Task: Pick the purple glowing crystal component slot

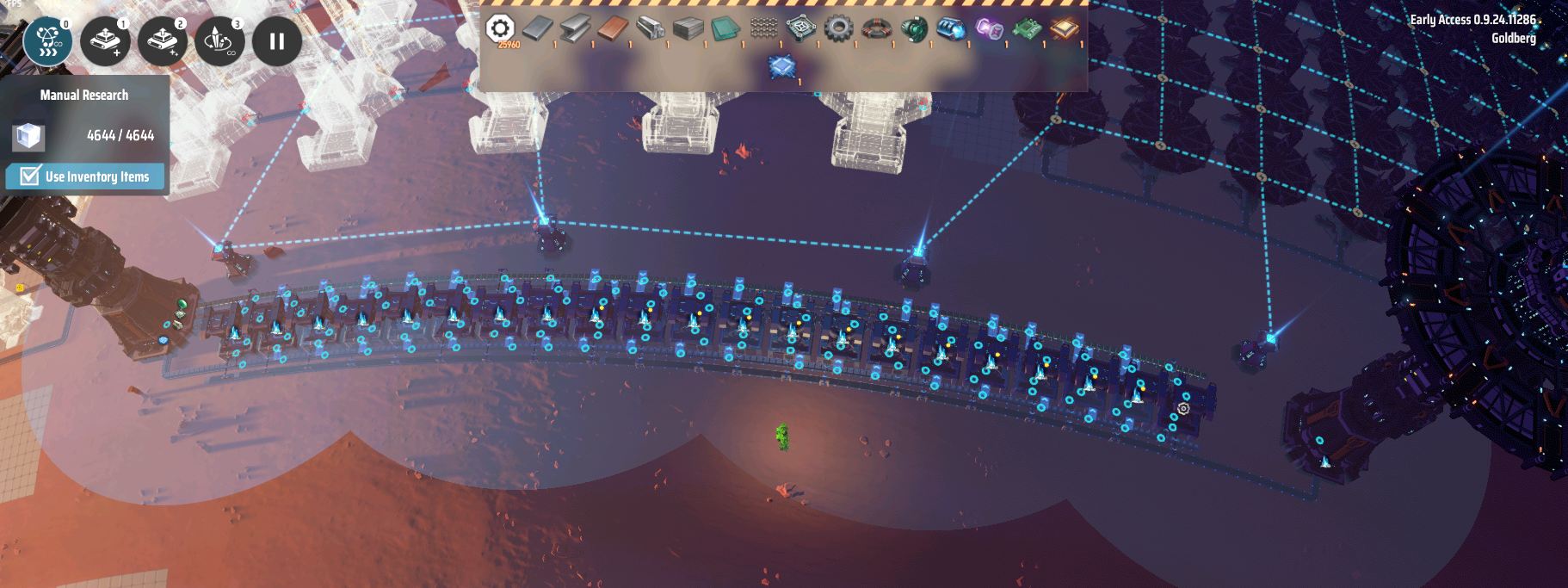Action: [989, 29]
